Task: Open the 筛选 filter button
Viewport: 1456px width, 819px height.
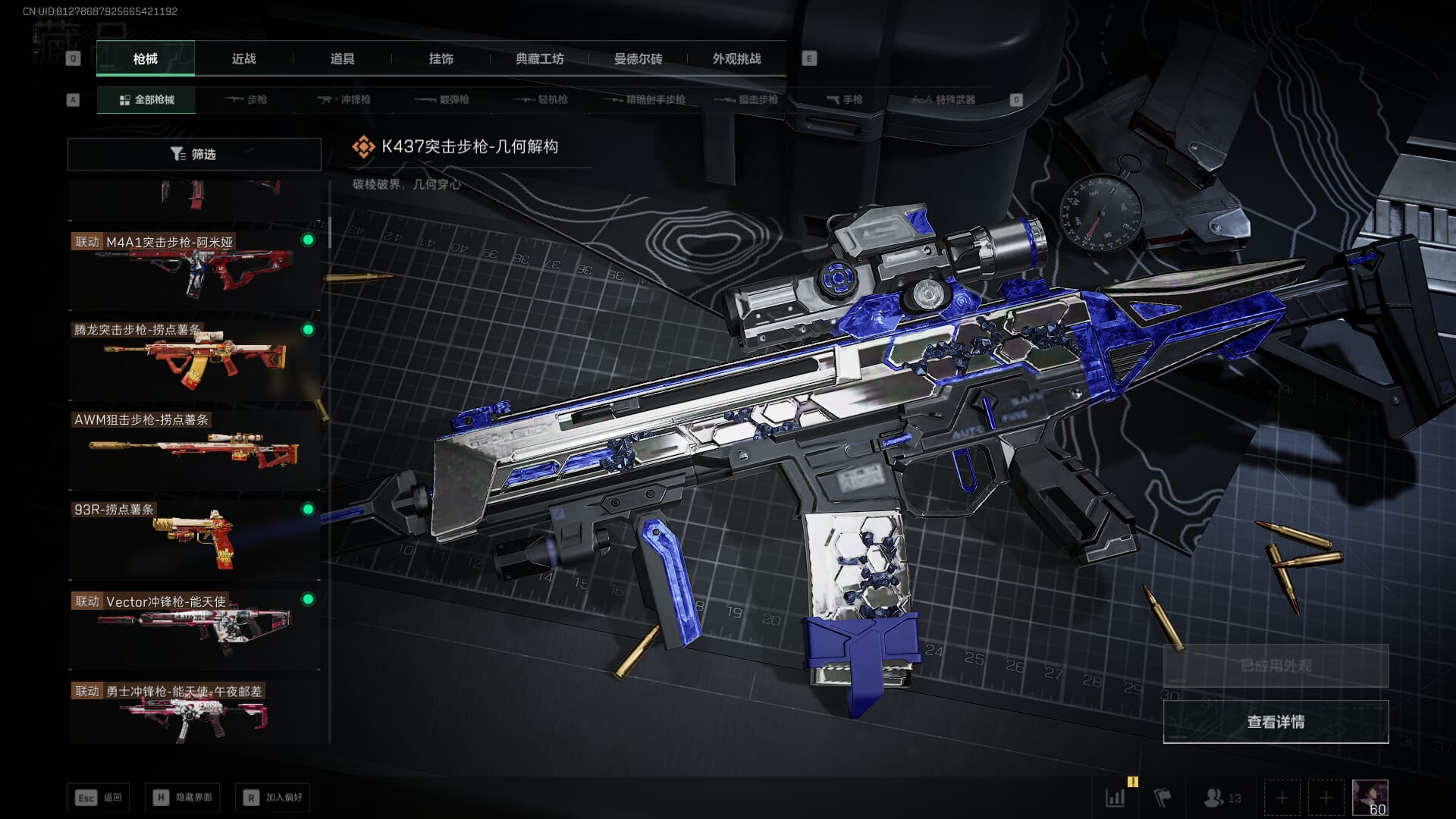Action: pyautogui.click(x=194, y=154)
